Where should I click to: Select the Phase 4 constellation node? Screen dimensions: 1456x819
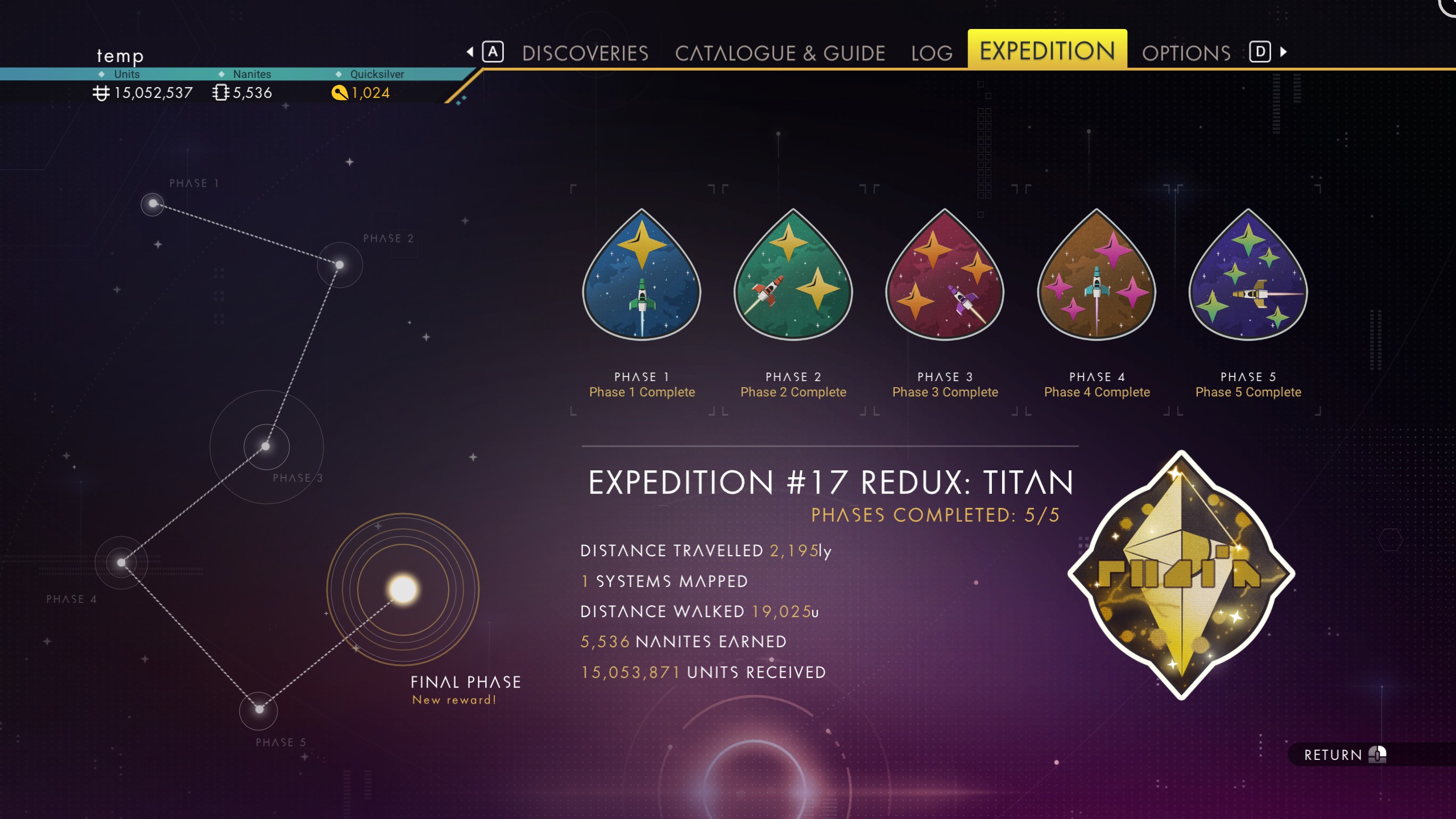click(x=121, y=562)
